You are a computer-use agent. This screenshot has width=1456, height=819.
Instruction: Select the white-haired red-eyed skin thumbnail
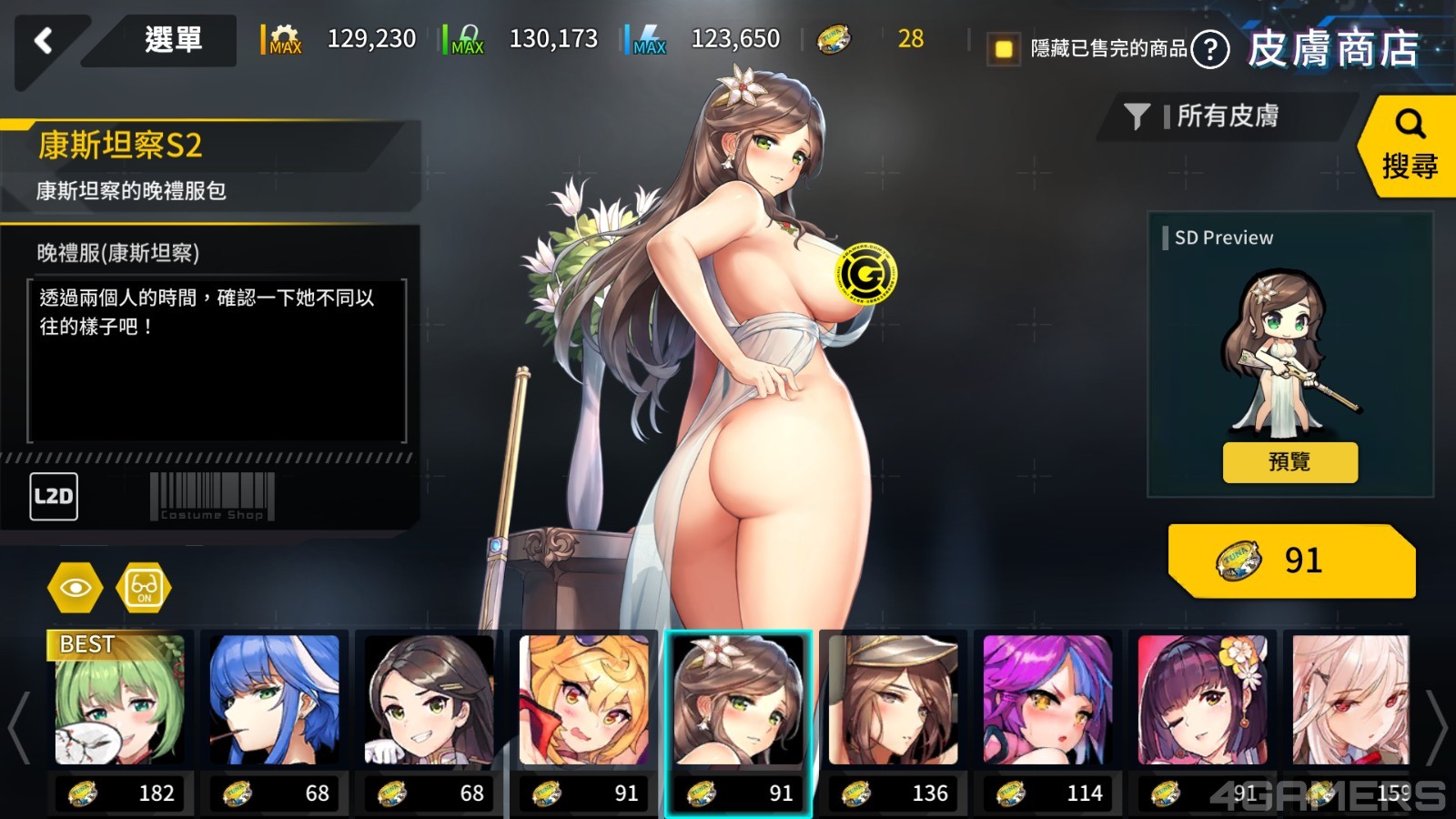pos(1350,701)
